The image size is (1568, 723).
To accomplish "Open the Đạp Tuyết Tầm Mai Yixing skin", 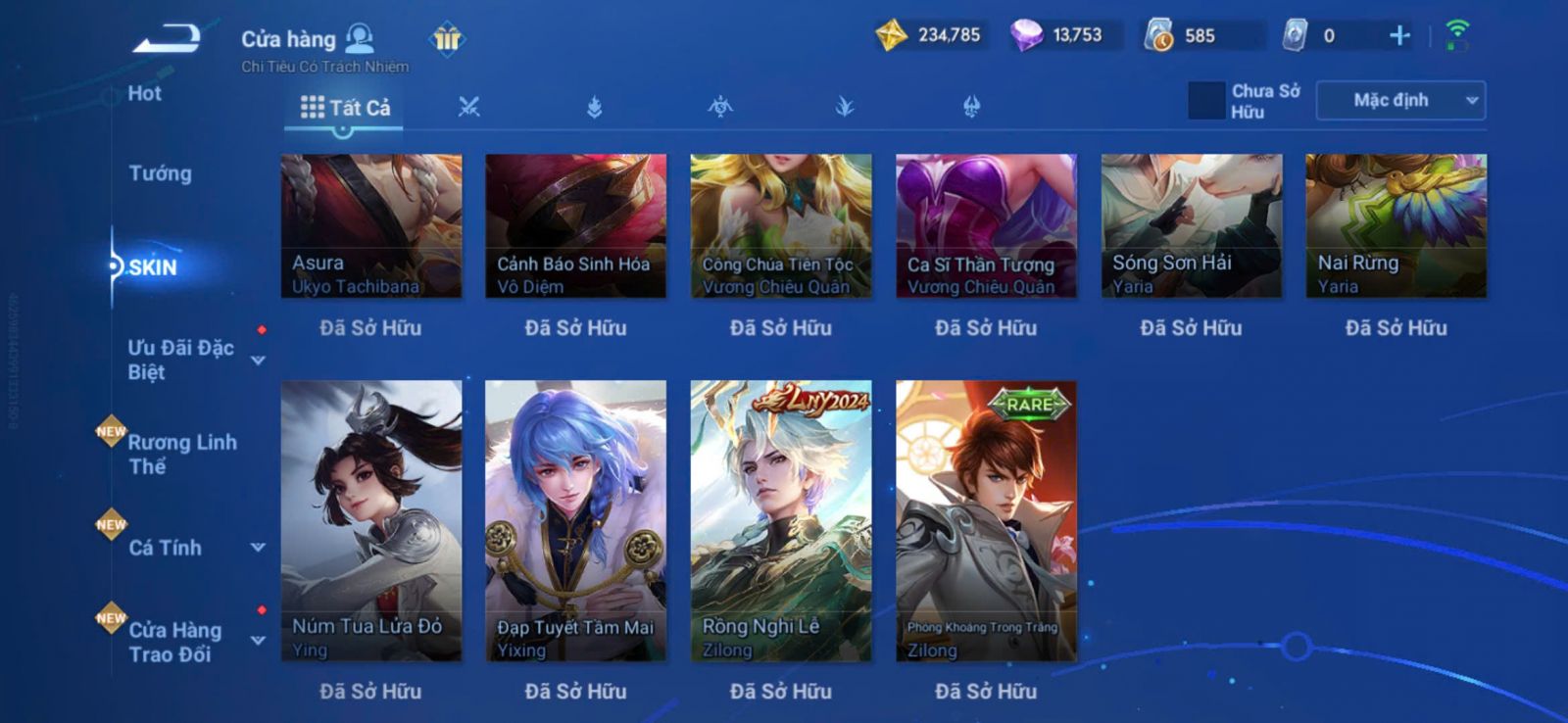I will (575, 520).
